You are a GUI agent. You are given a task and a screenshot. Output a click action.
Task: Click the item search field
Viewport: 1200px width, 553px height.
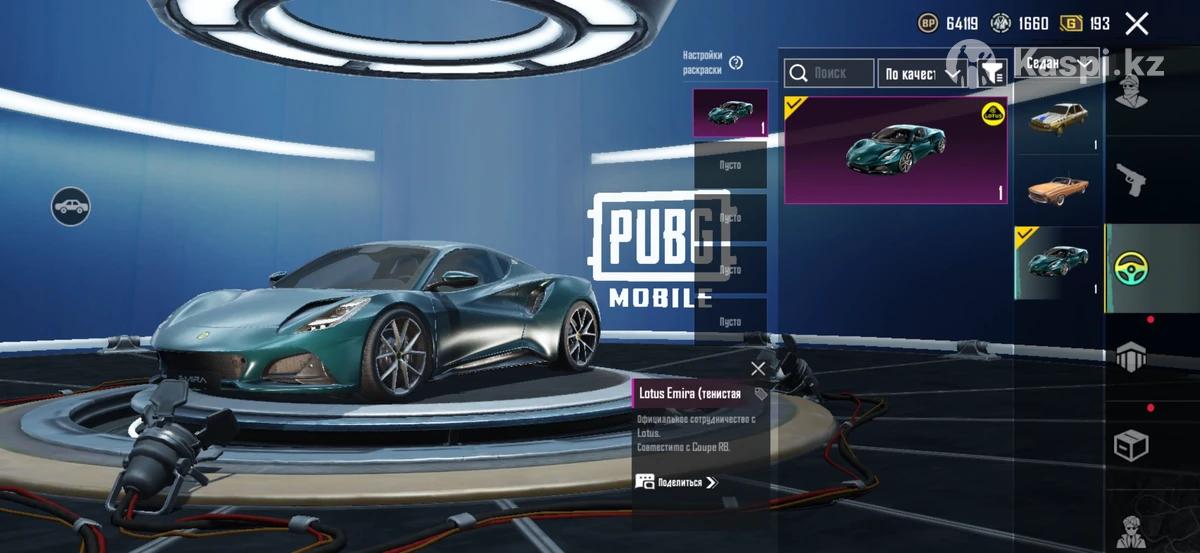[829, 73]
